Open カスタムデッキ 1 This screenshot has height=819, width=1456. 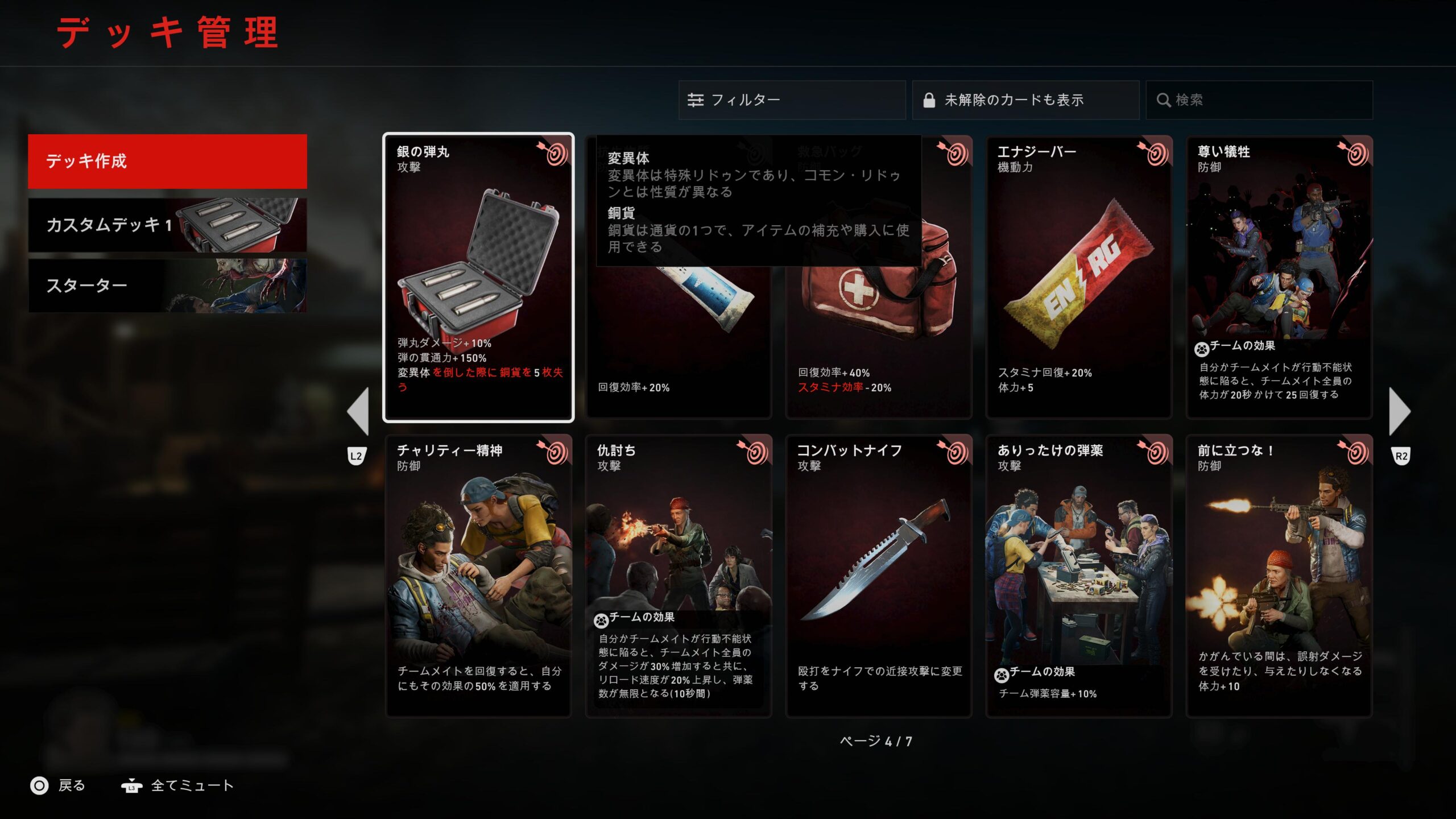[x=167, y=225]
